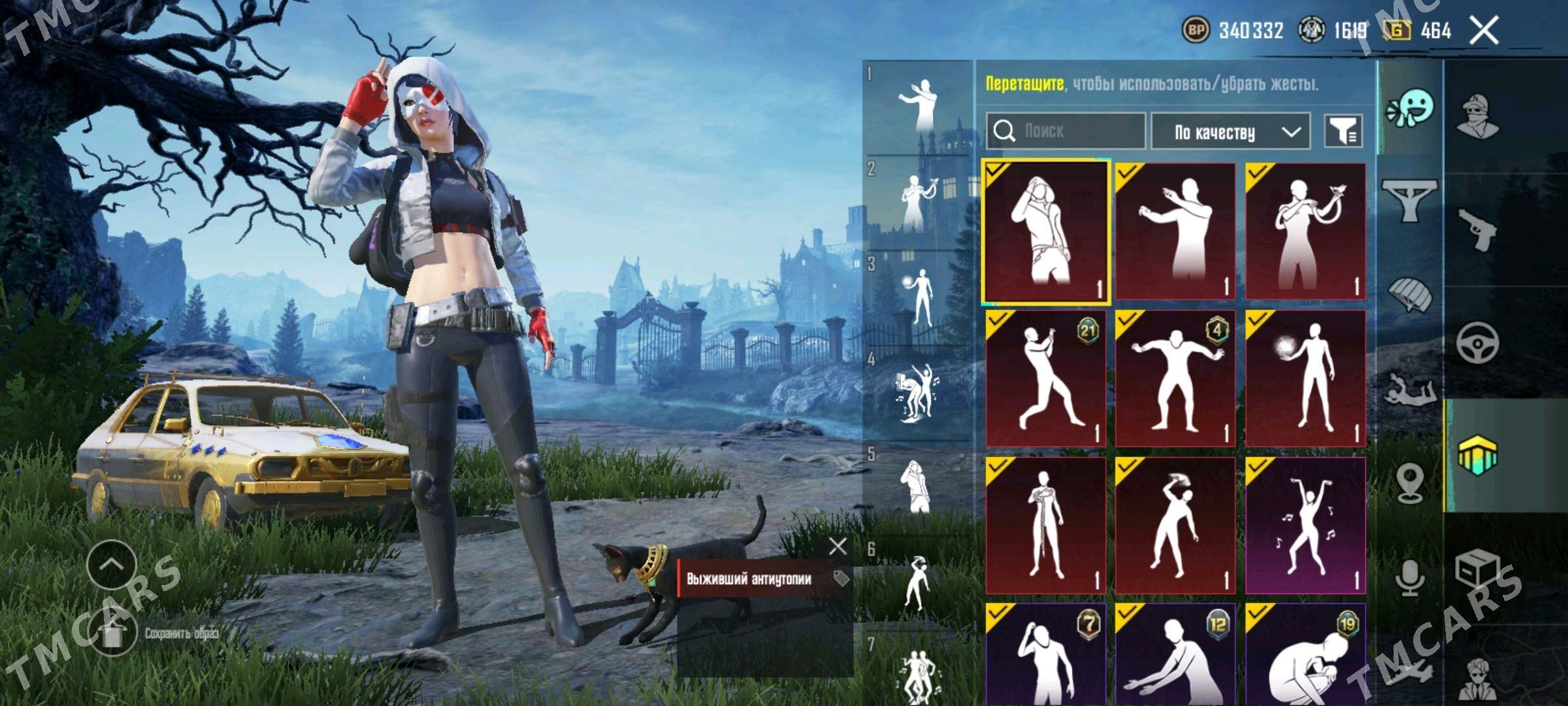Select the crouching emote with badge 19
The image size is (1568, 706).
click(1305, 657)
